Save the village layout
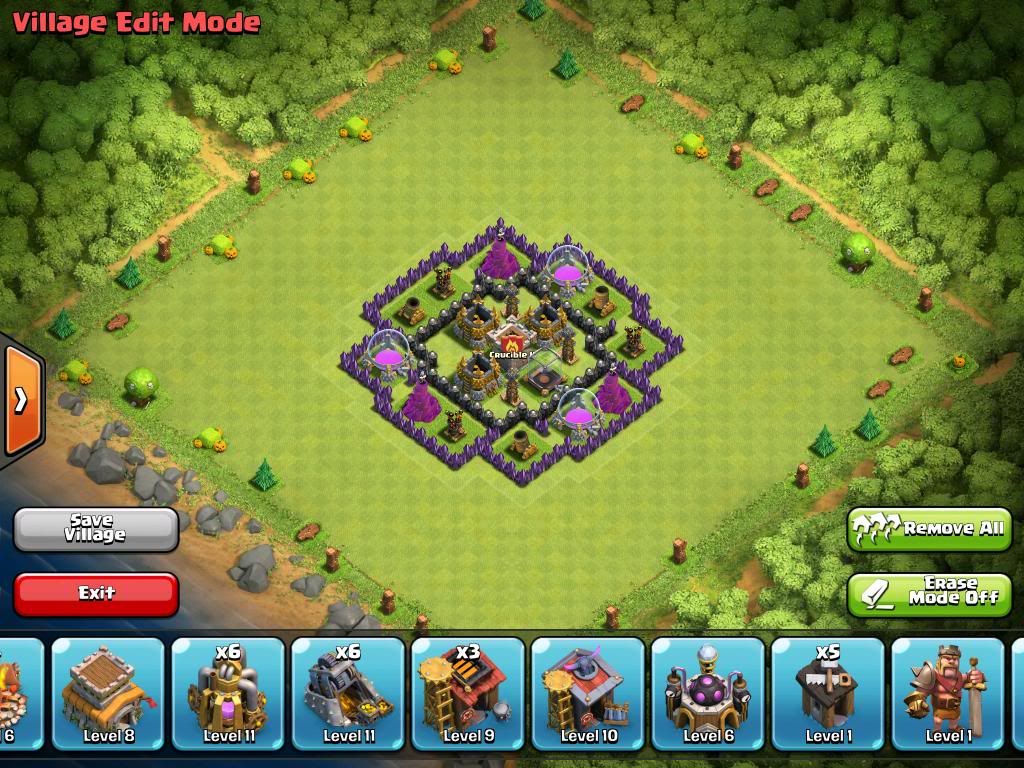1024x768 pixels. pyautogui.click(x=96, y=529)
